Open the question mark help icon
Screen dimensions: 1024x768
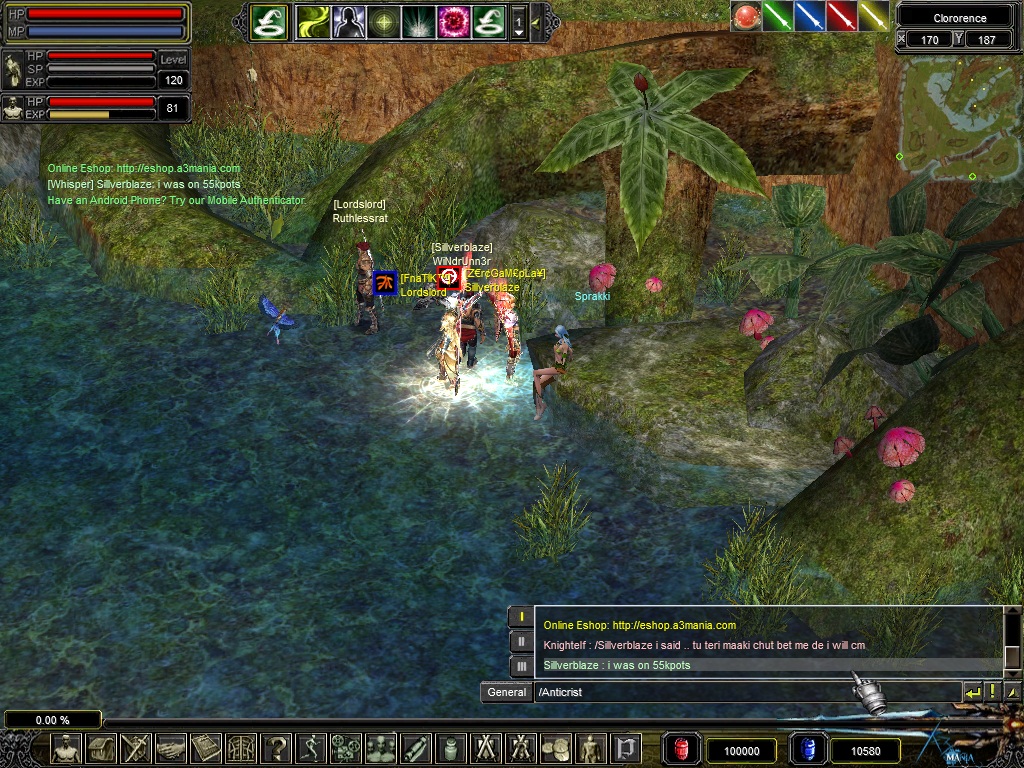pos(276,748)
